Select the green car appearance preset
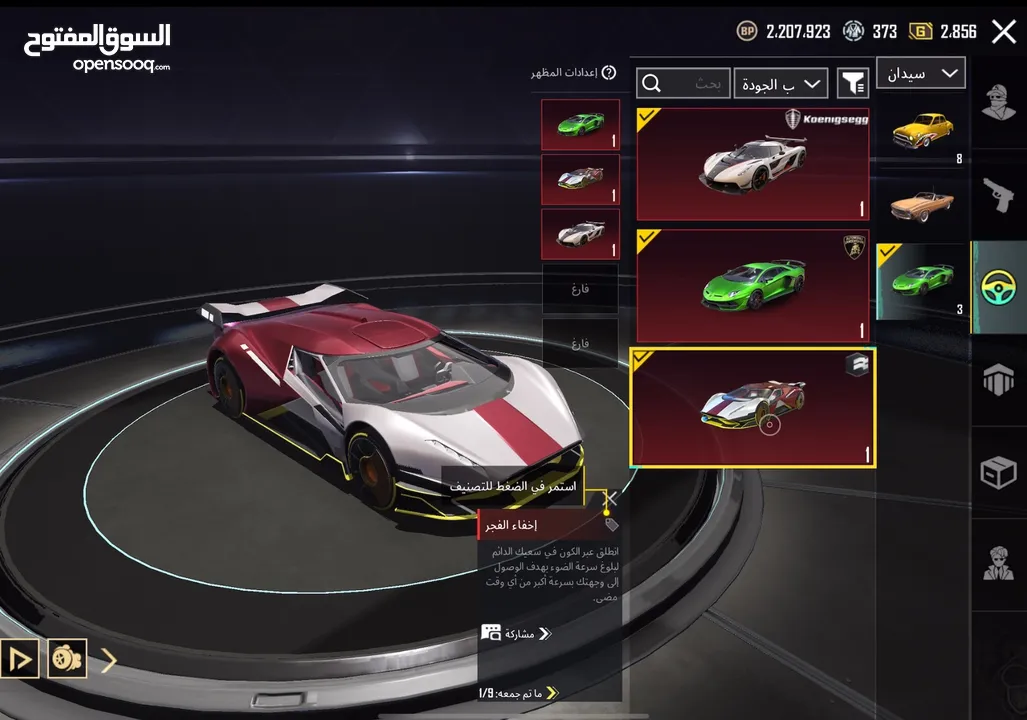The height and width of the screenshot is (720, 1027). (580, 125)
